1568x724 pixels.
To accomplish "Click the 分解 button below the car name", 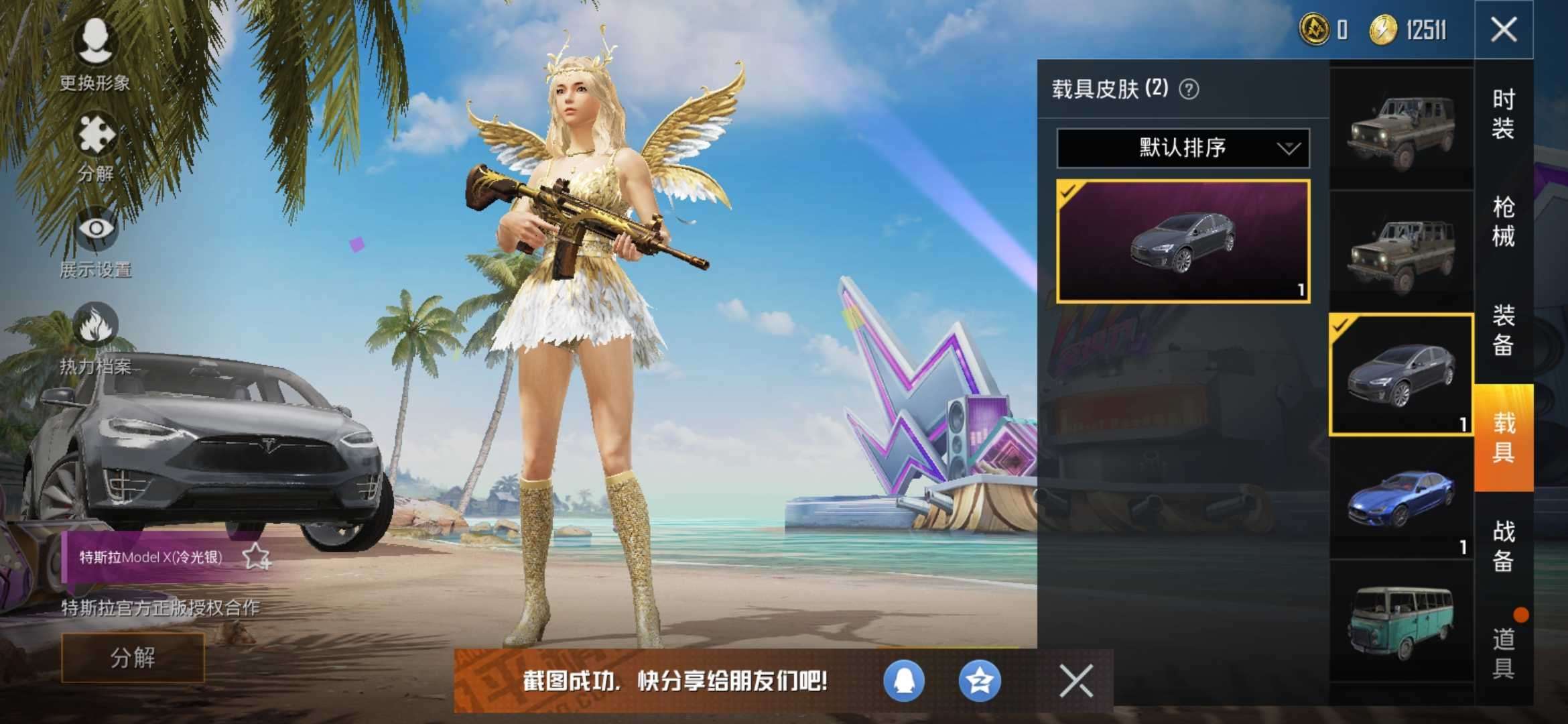I will [x=133, y=658].
